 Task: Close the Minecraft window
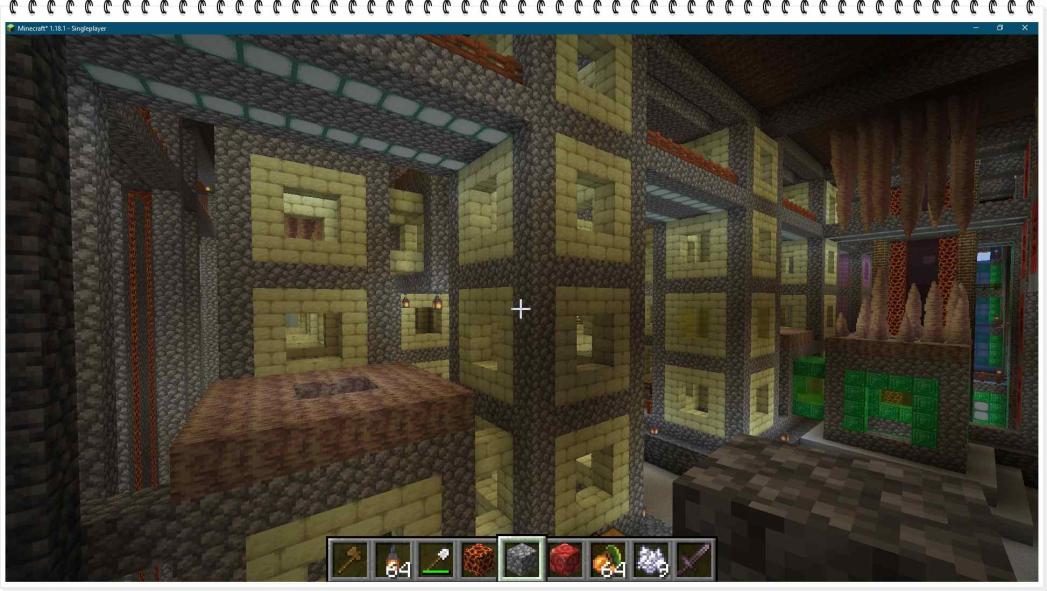pos(1025,28)
